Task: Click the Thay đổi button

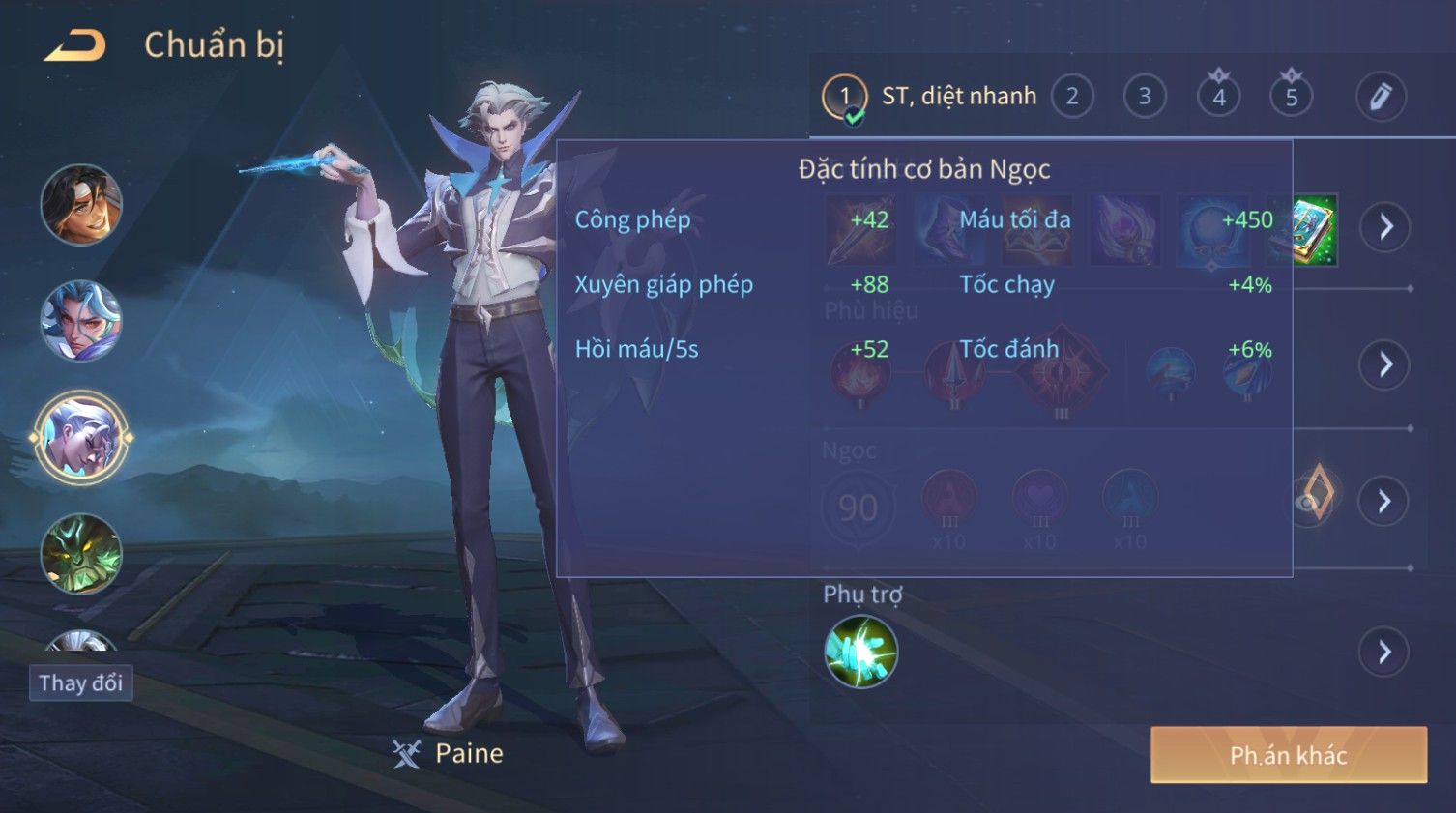Action: (x=80, y=683)
